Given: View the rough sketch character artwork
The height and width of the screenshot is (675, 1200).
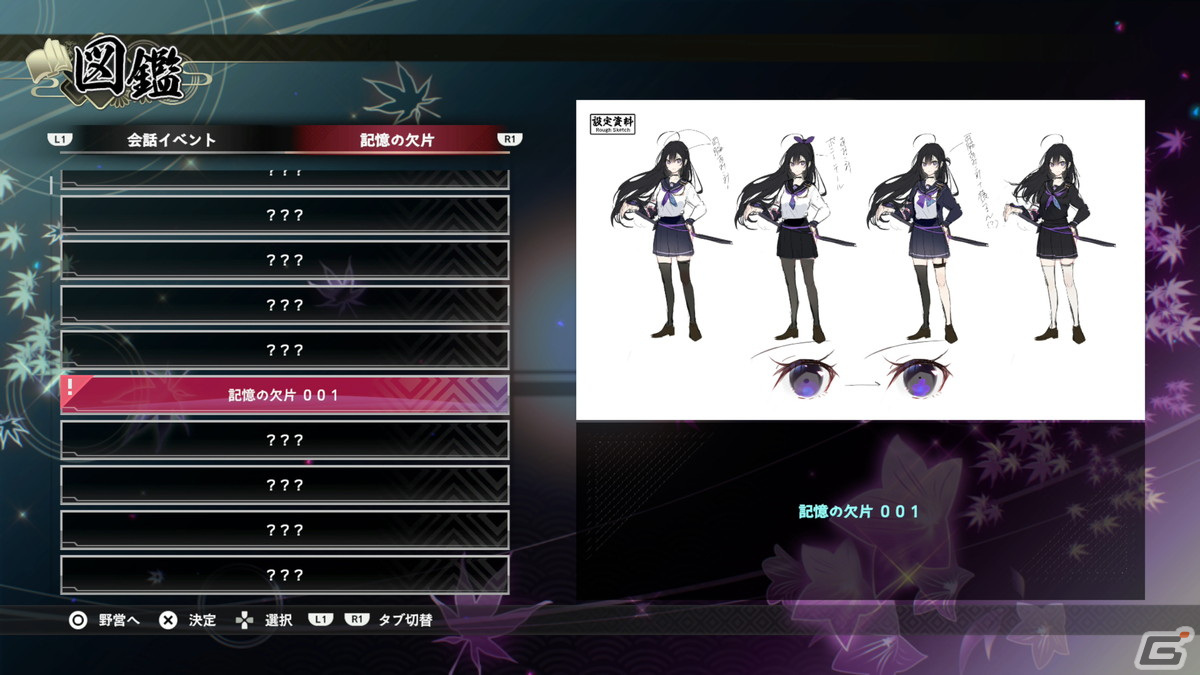Looking at the screenshot, I should pyautogui.click(x=860, y=260).
